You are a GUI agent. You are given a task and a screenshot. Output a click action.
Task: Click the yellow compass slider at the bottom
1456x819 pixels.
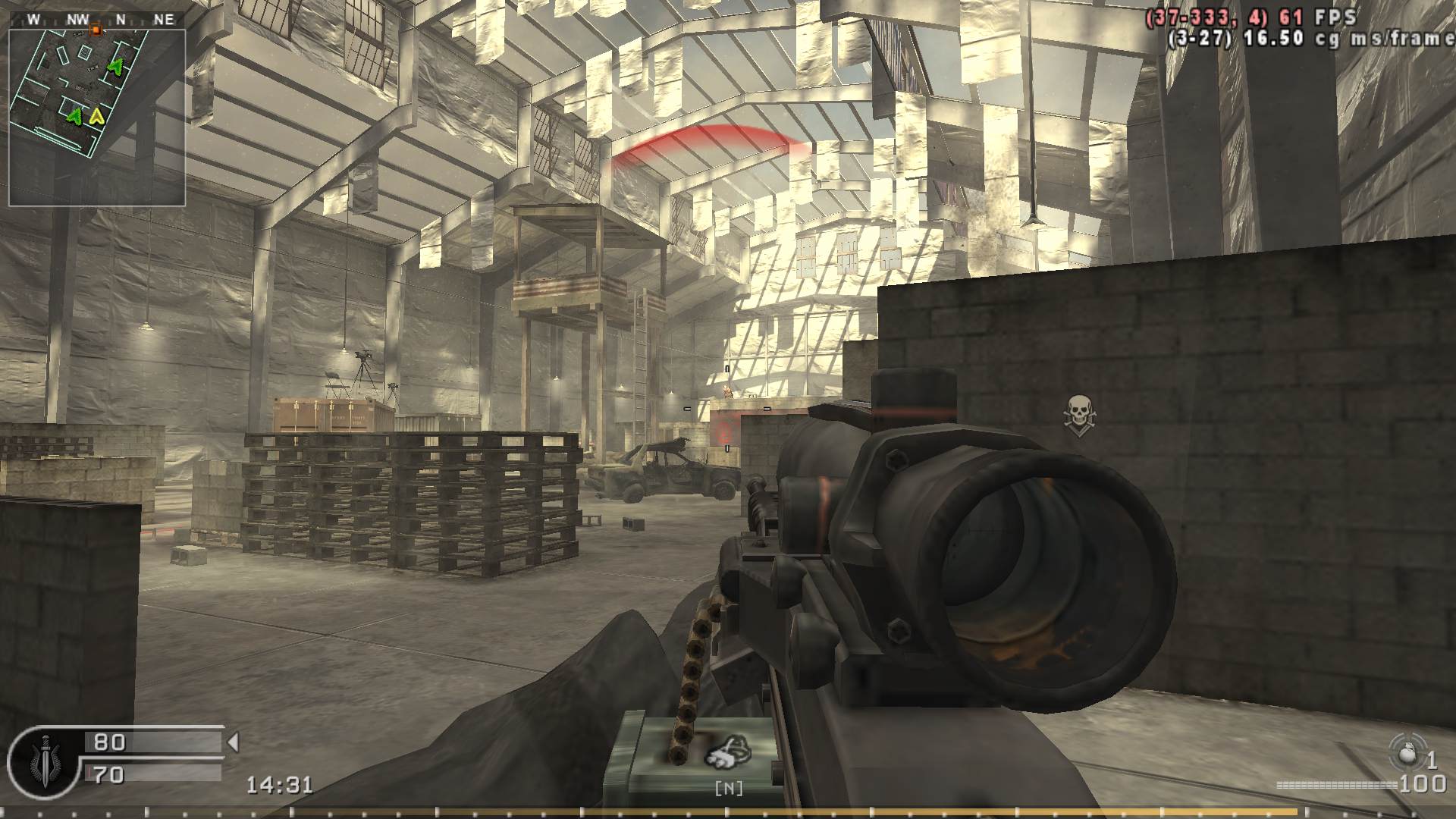click(728, 811)
